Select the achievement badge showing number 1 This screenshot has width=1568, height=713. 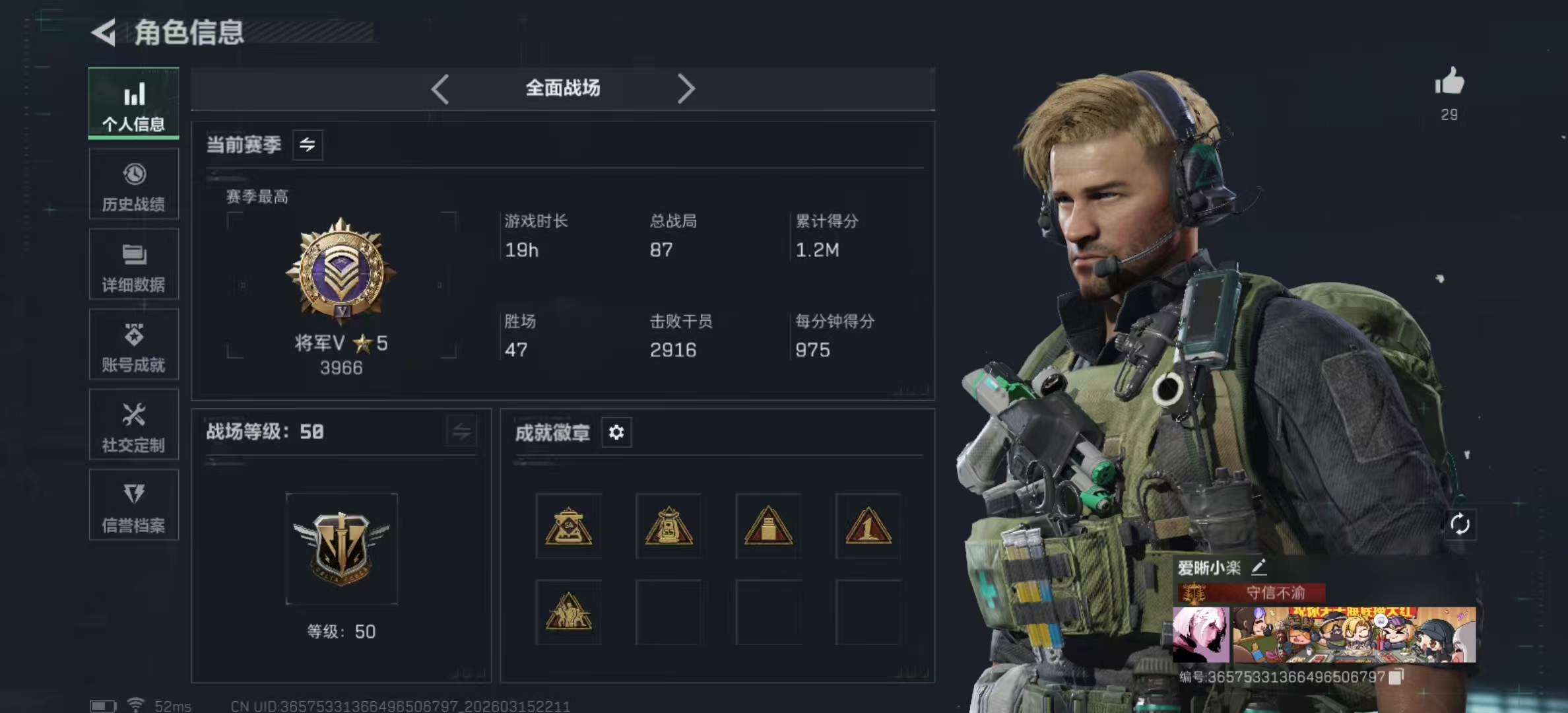tap(868, 526)
